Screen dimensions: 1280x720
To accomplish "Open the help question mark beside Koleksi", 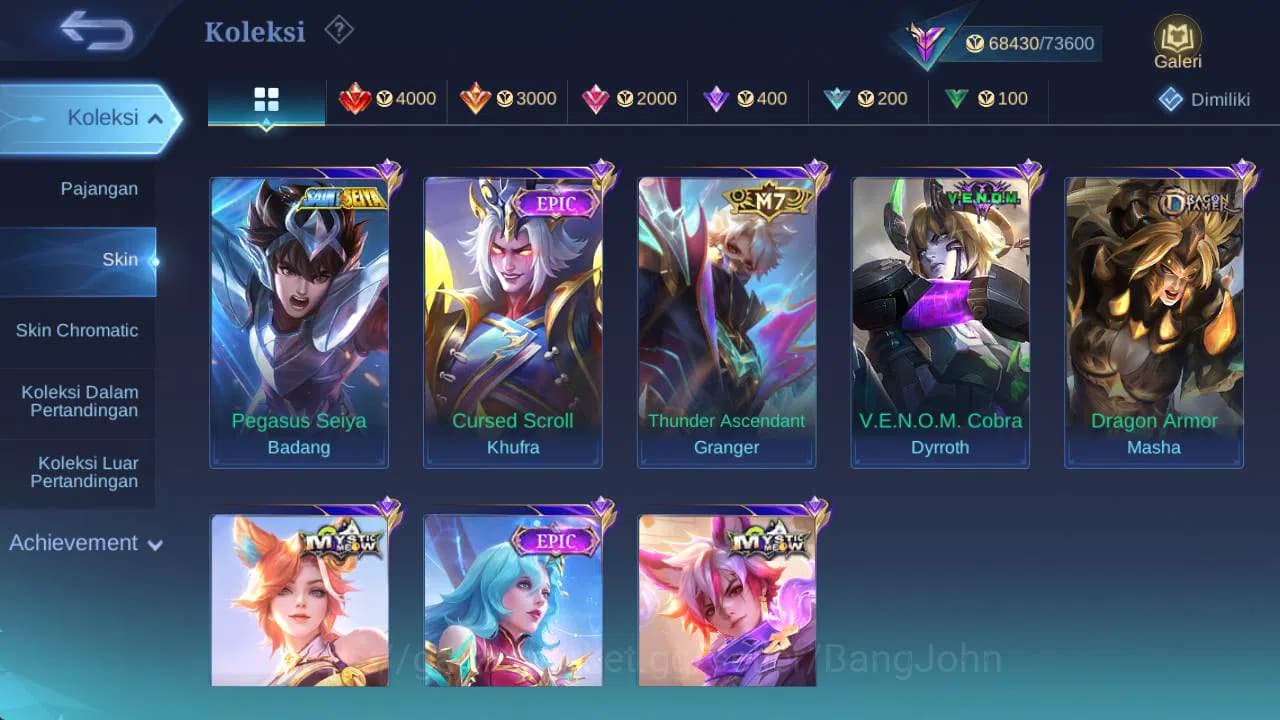I will [338, 30].
